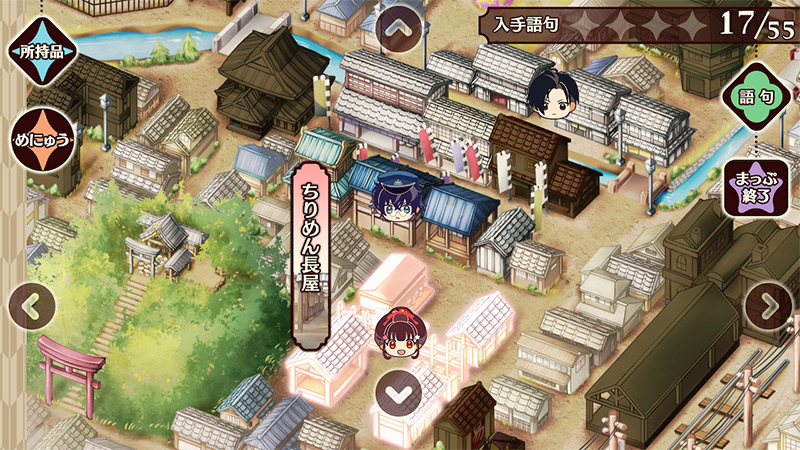The width and height of the screenshot is (800, 450).
Task: Open the 語句 word list
Action: coord(755,98)
